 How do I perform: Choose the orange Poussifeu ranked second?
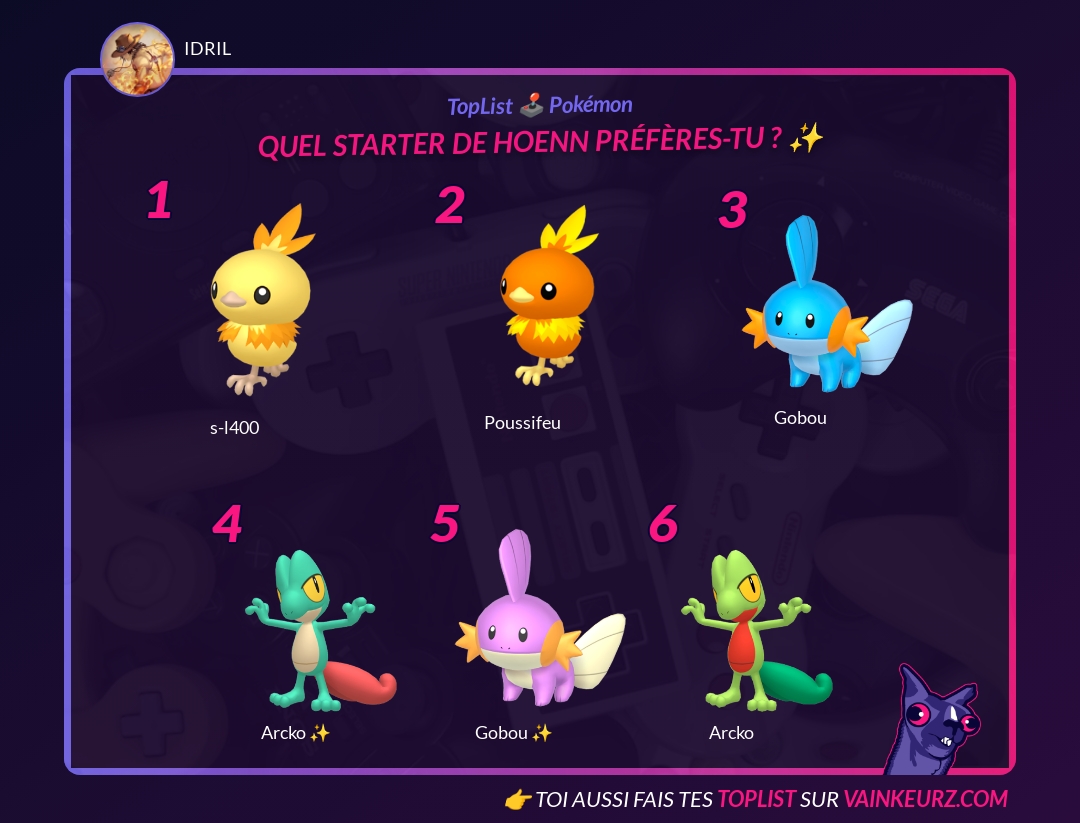[x=543, y=298]
